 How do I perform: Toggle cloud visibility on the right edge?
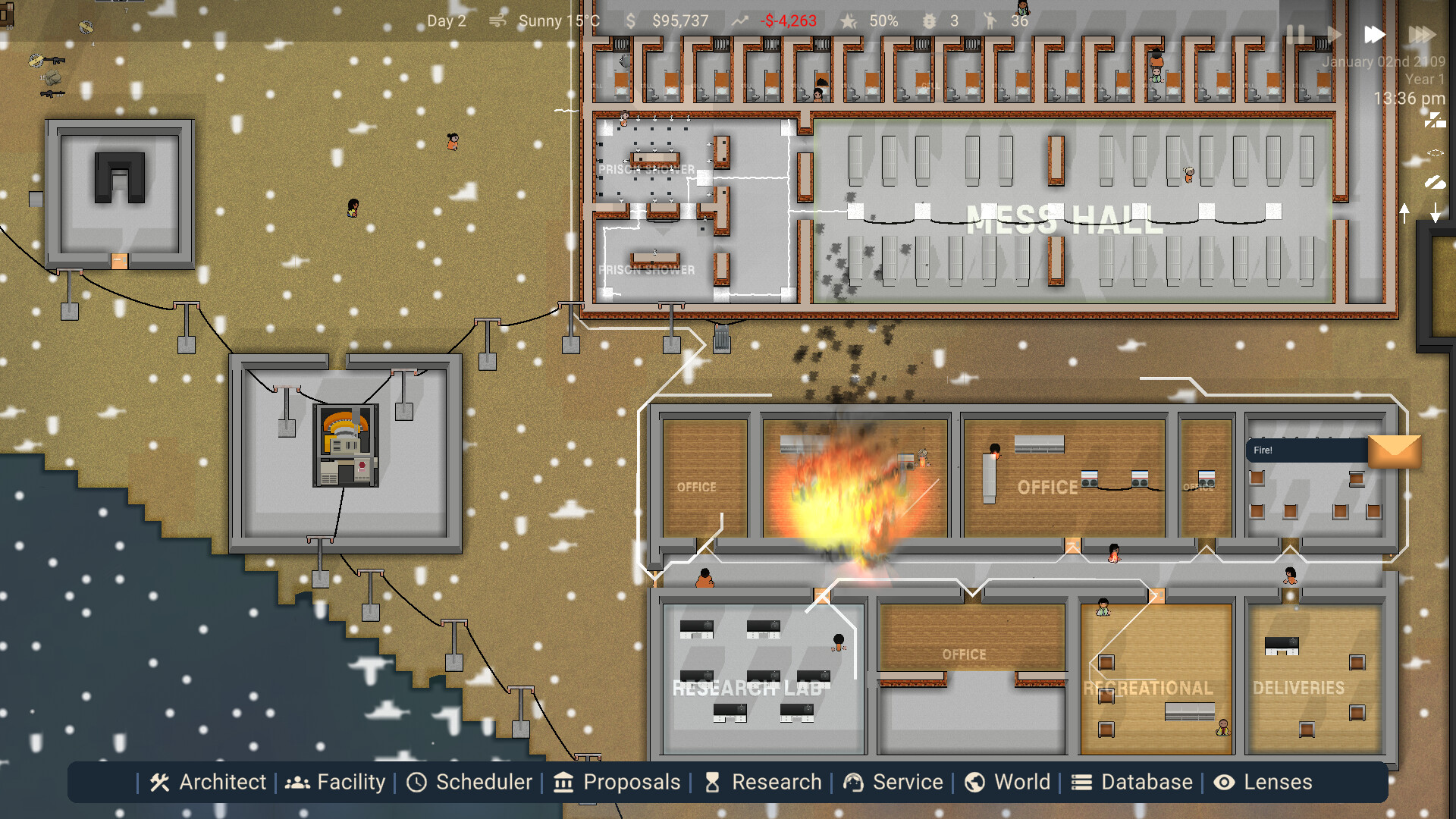1436,152
